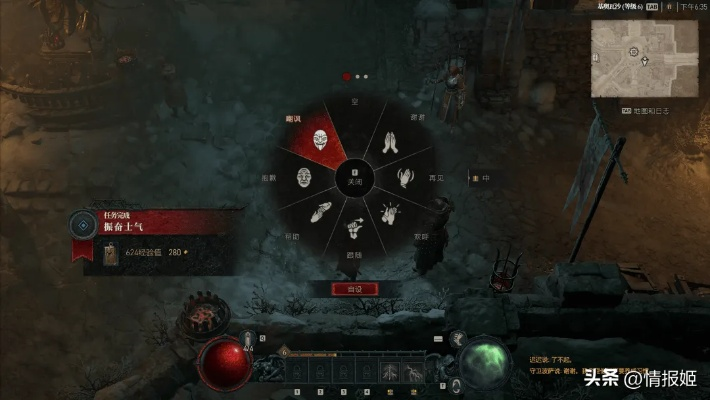
Task: Choose the praying hands emote
Action: pyautogui.click(x=388, y=144)
